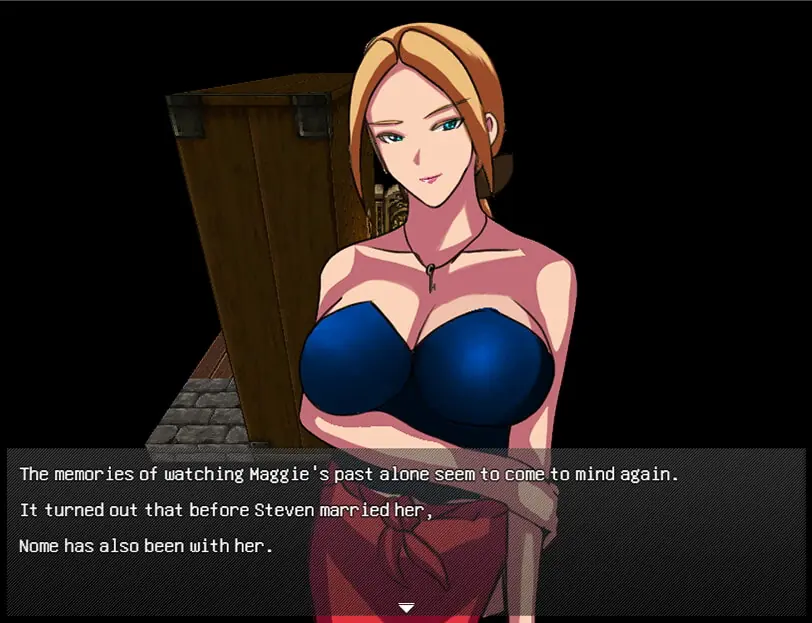Advance dialogue with the white arrow indicator

pyautogui.click(x=406, y=607)
